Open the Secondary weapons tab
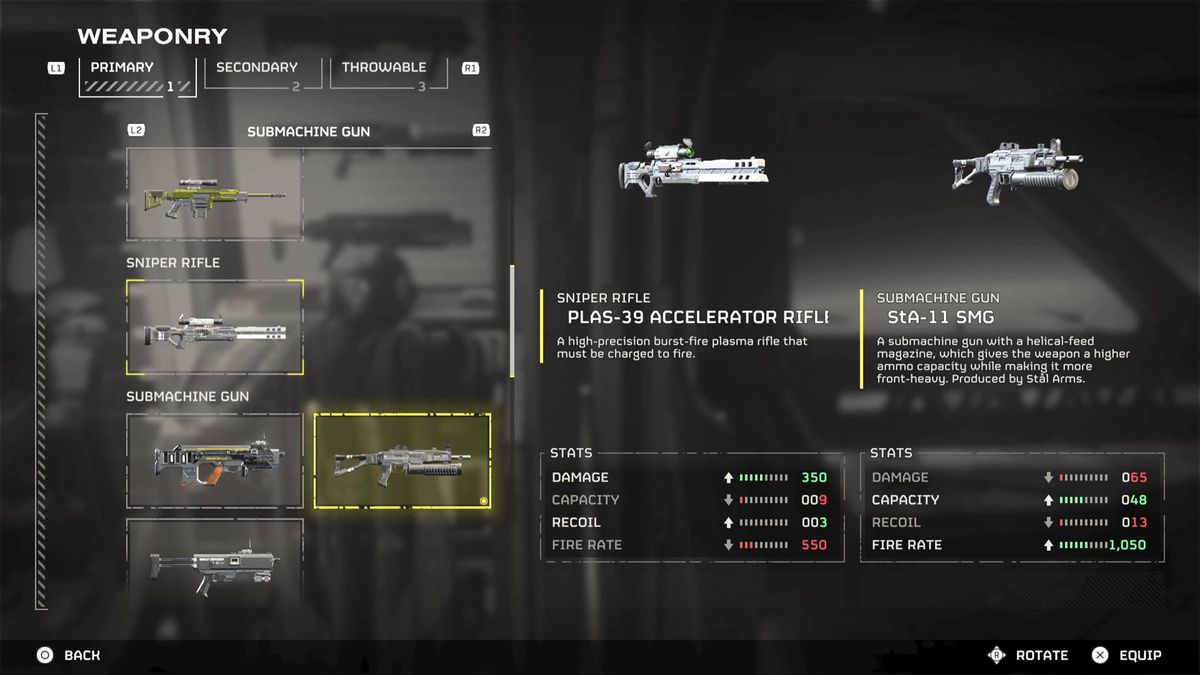Screen dimensions: 1200x675 point(257,75)
